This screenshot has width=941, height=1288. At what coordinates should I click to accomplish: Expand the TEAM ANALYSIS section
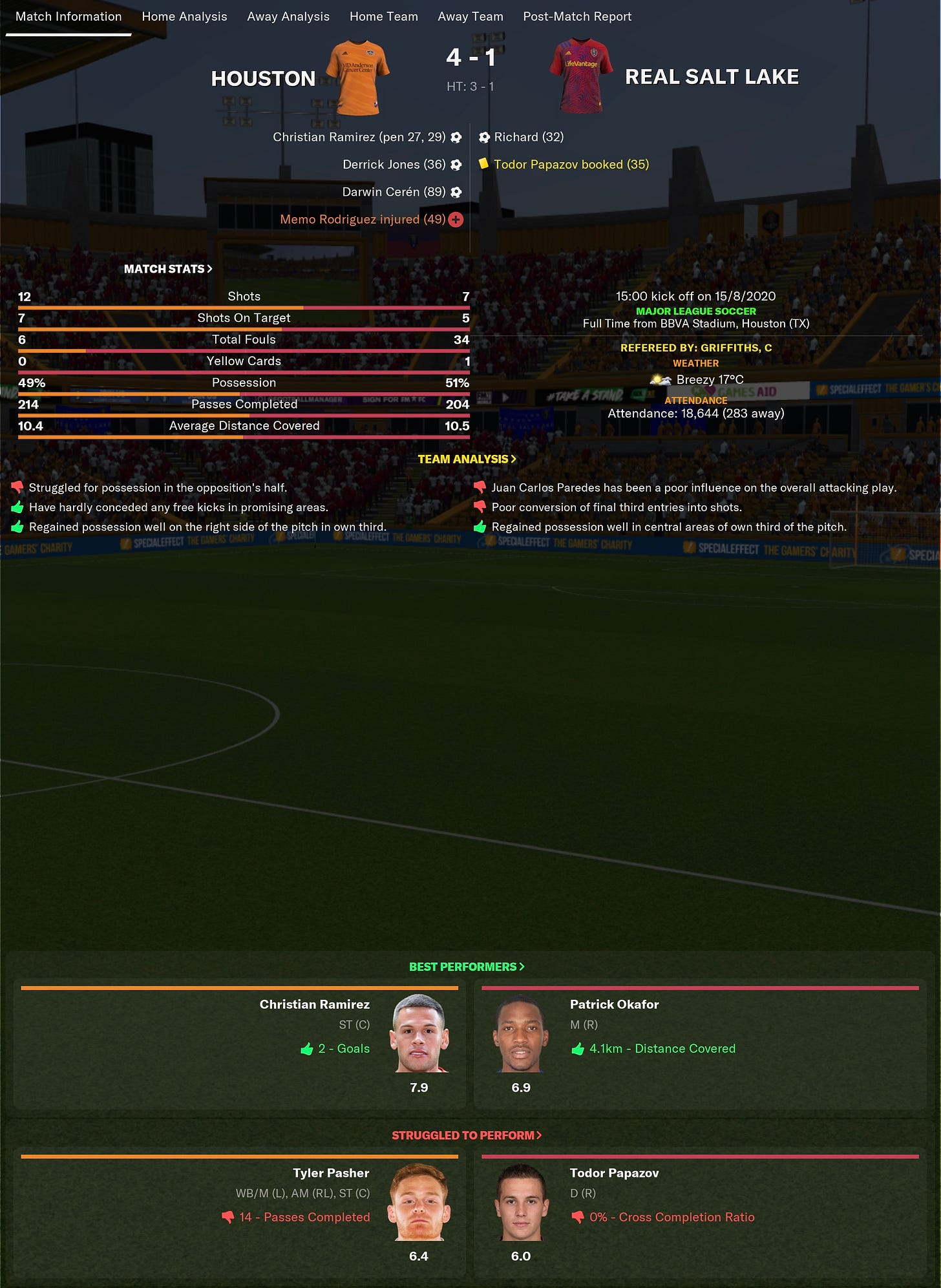[x=467, y=459]
